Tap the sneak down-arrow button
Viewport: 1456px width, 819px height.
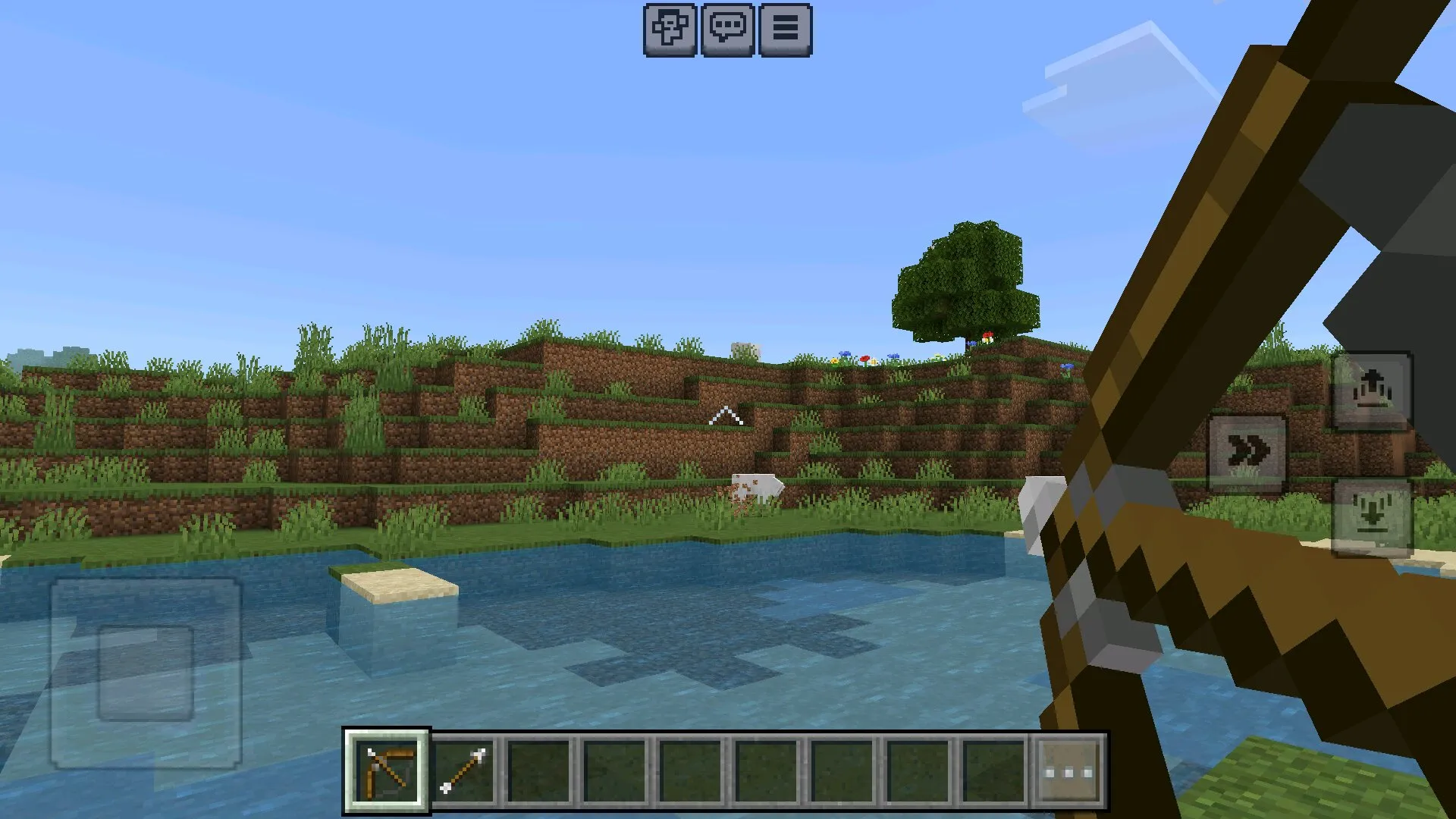click(1372, 516)
